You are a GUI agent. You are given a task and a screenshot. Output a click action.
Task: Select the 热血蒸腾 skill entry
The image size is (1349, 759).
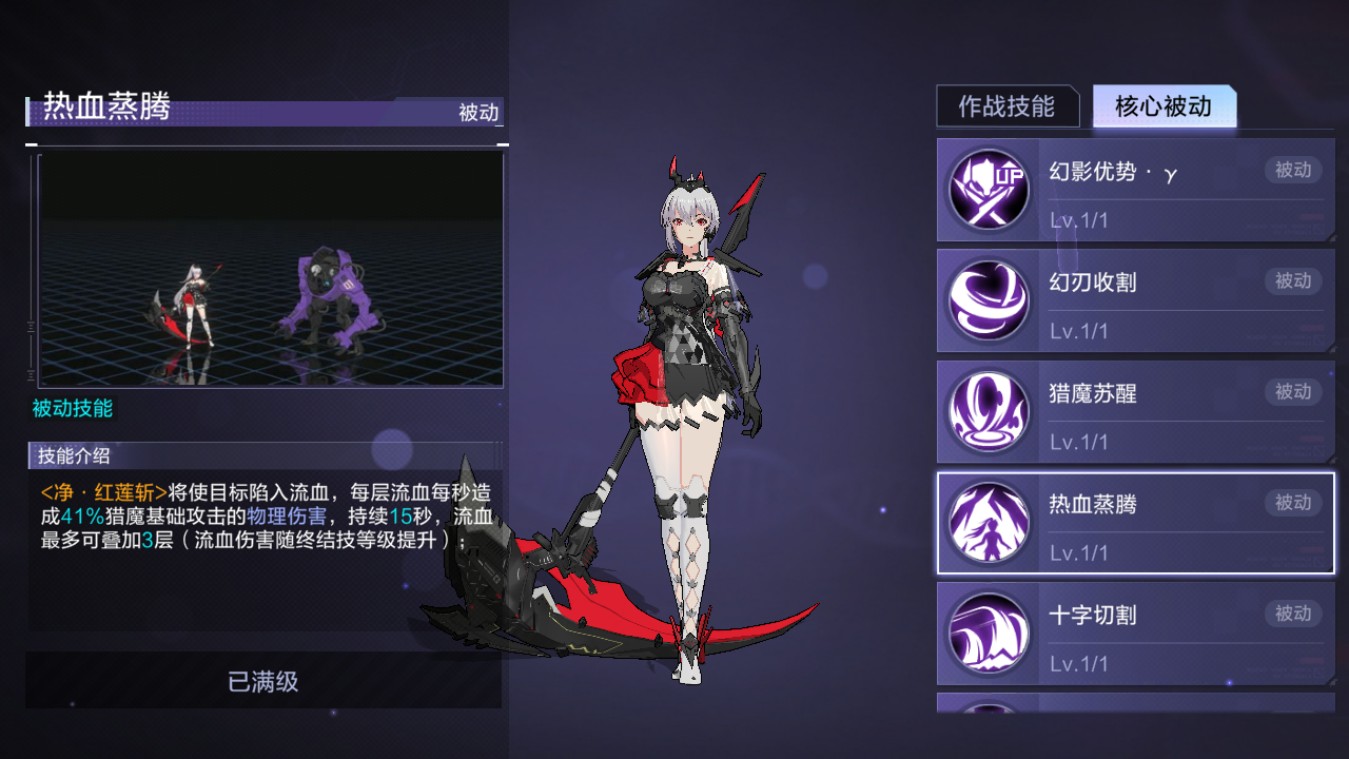point(1135,523)
